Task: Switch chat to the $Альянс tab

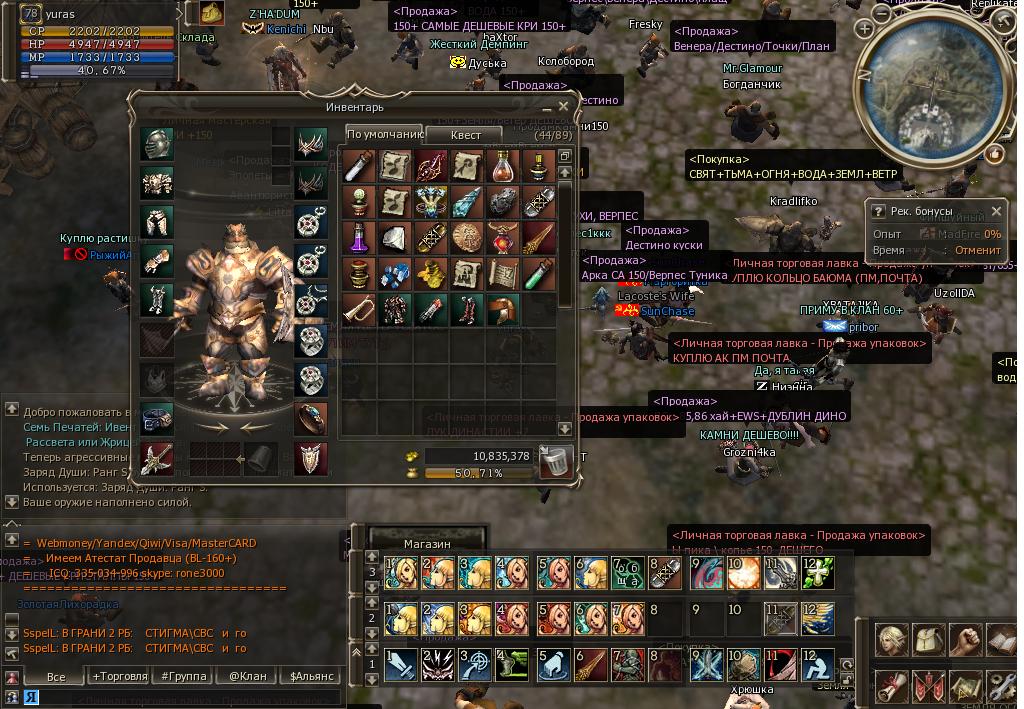Action: coord(312,676)
